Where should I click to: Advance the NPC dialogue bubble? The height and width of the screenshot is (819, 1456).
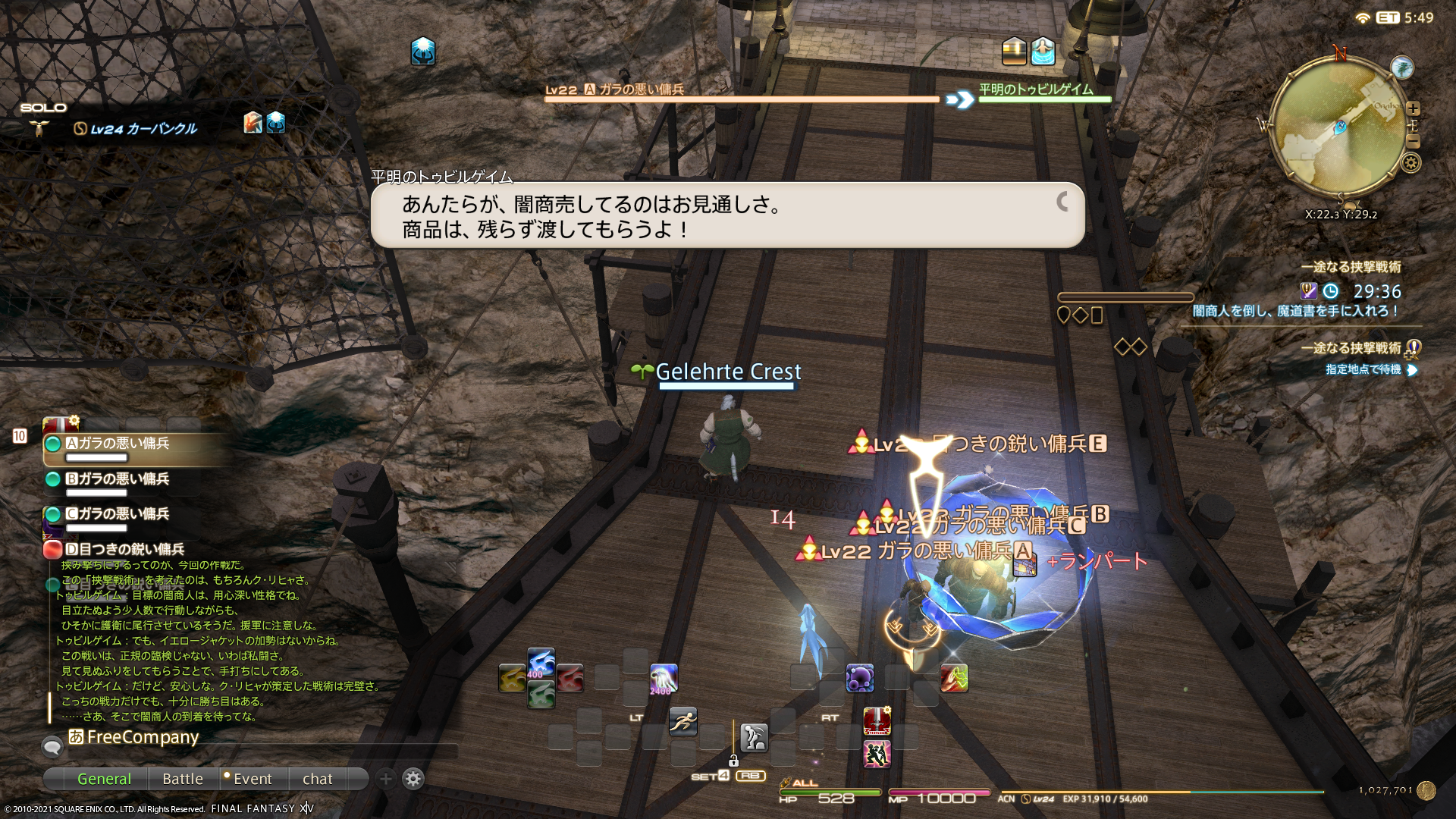1063,202
